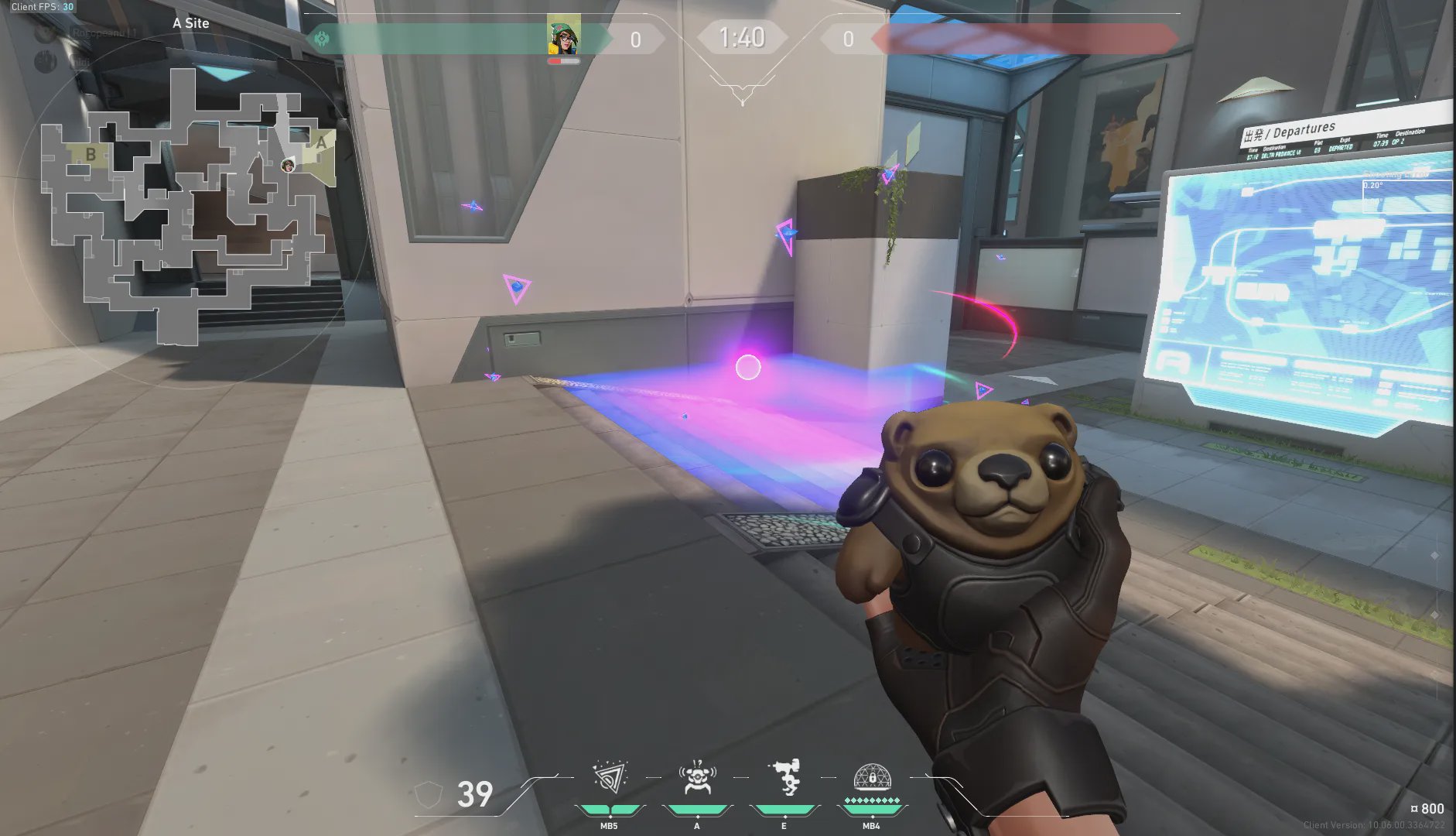
Task: Deploy the Alarmbot ability
Action: click(696, 779)
